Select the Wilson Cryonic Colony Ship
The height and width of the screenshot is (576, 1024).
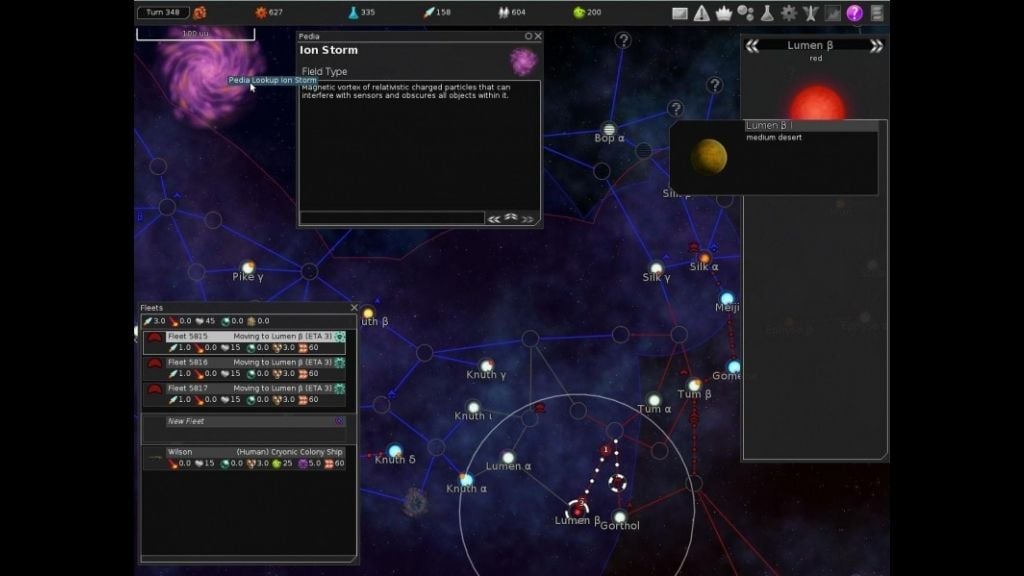(248, 457)
